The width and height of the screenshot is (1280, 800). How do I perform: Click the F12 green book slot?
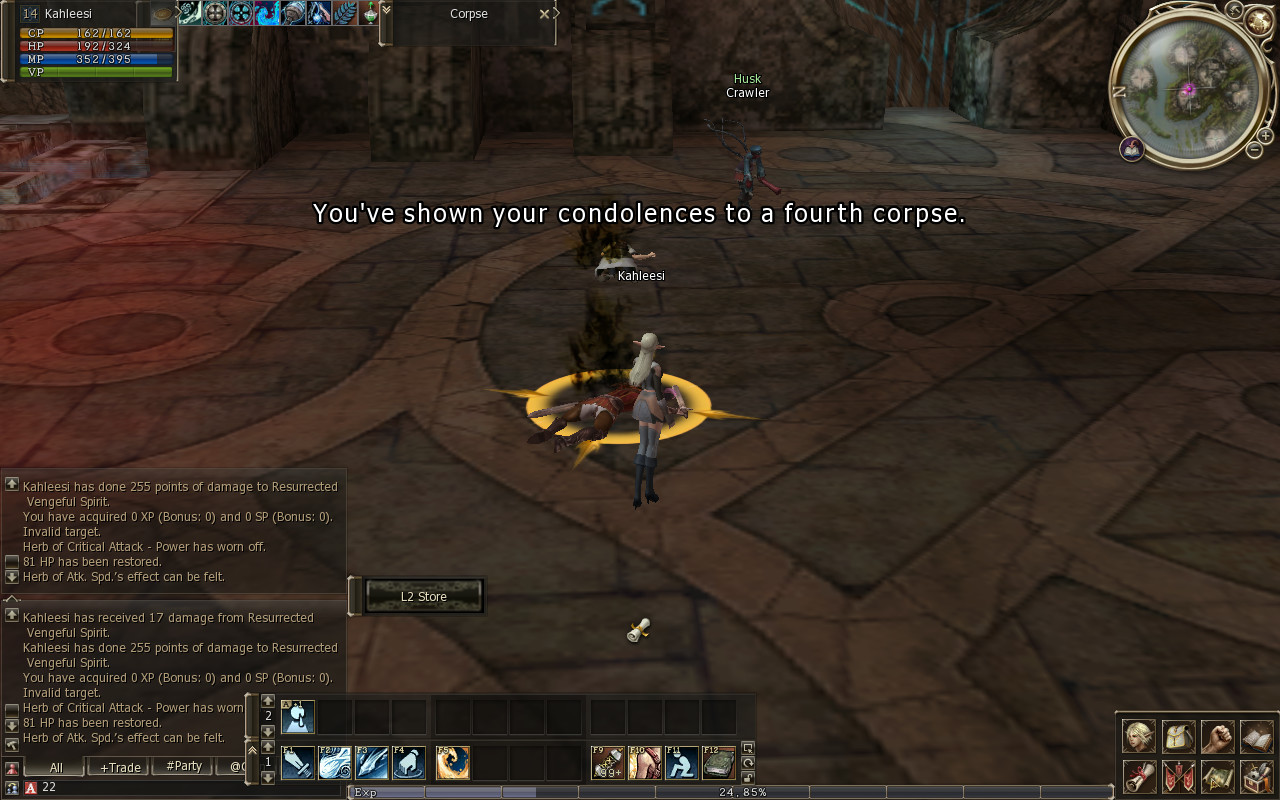point(719,763)
